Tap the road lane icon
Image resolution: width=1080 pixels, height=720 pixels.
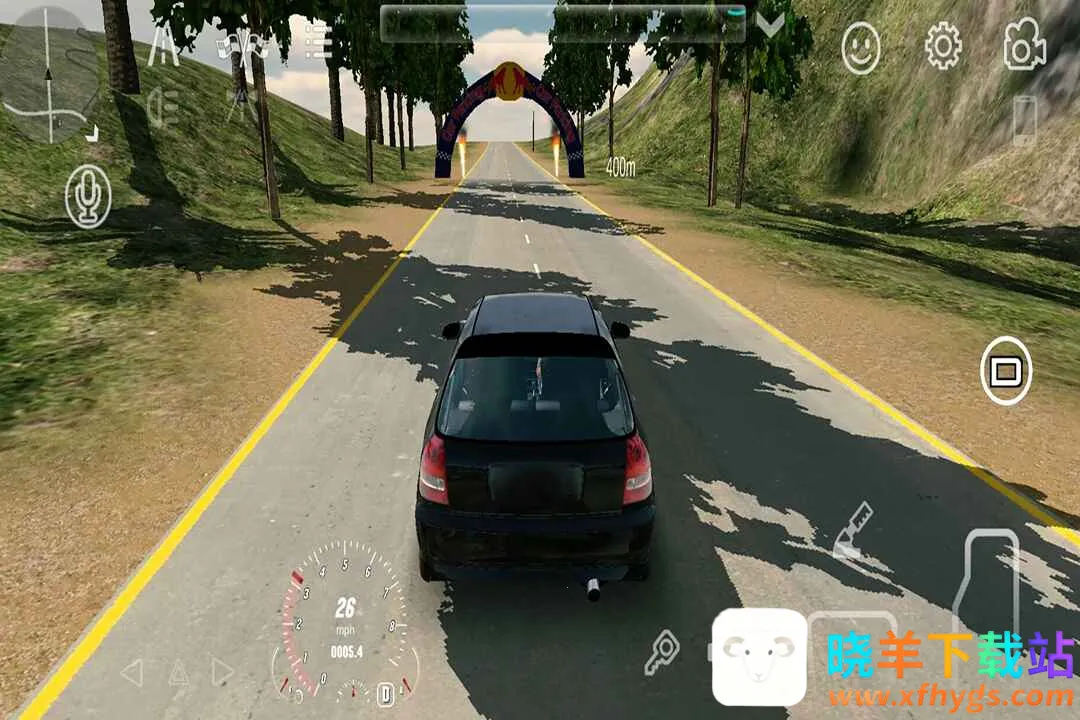coord(163,47)
